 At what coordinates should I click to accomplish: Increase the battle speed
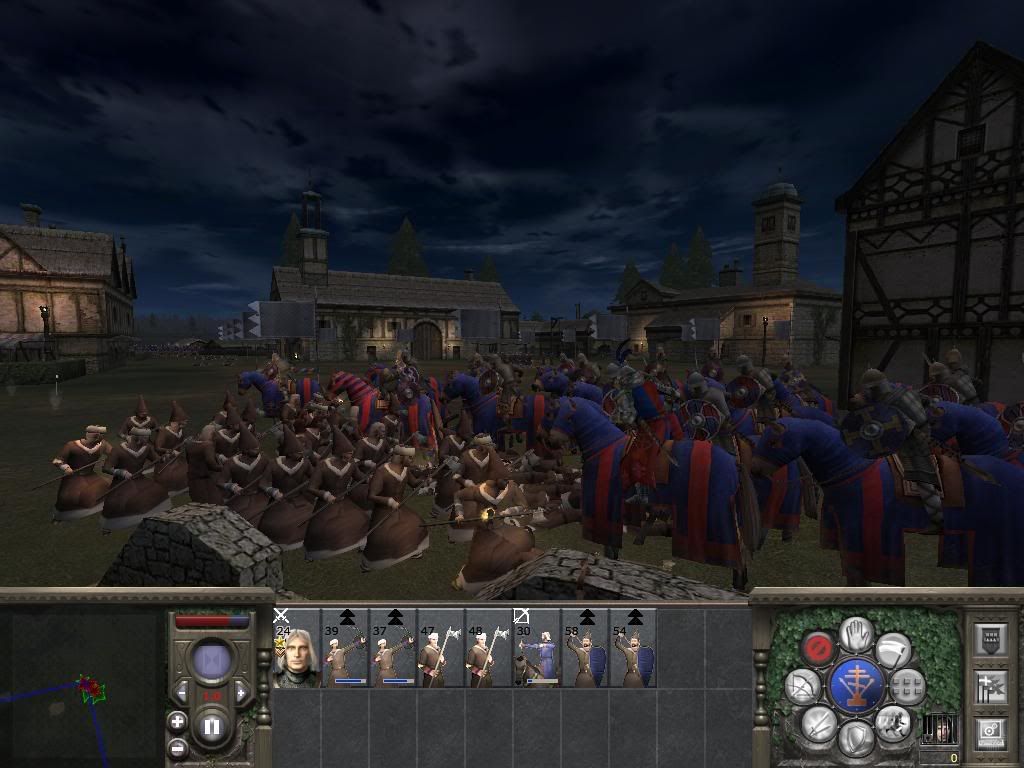[242, 693]
